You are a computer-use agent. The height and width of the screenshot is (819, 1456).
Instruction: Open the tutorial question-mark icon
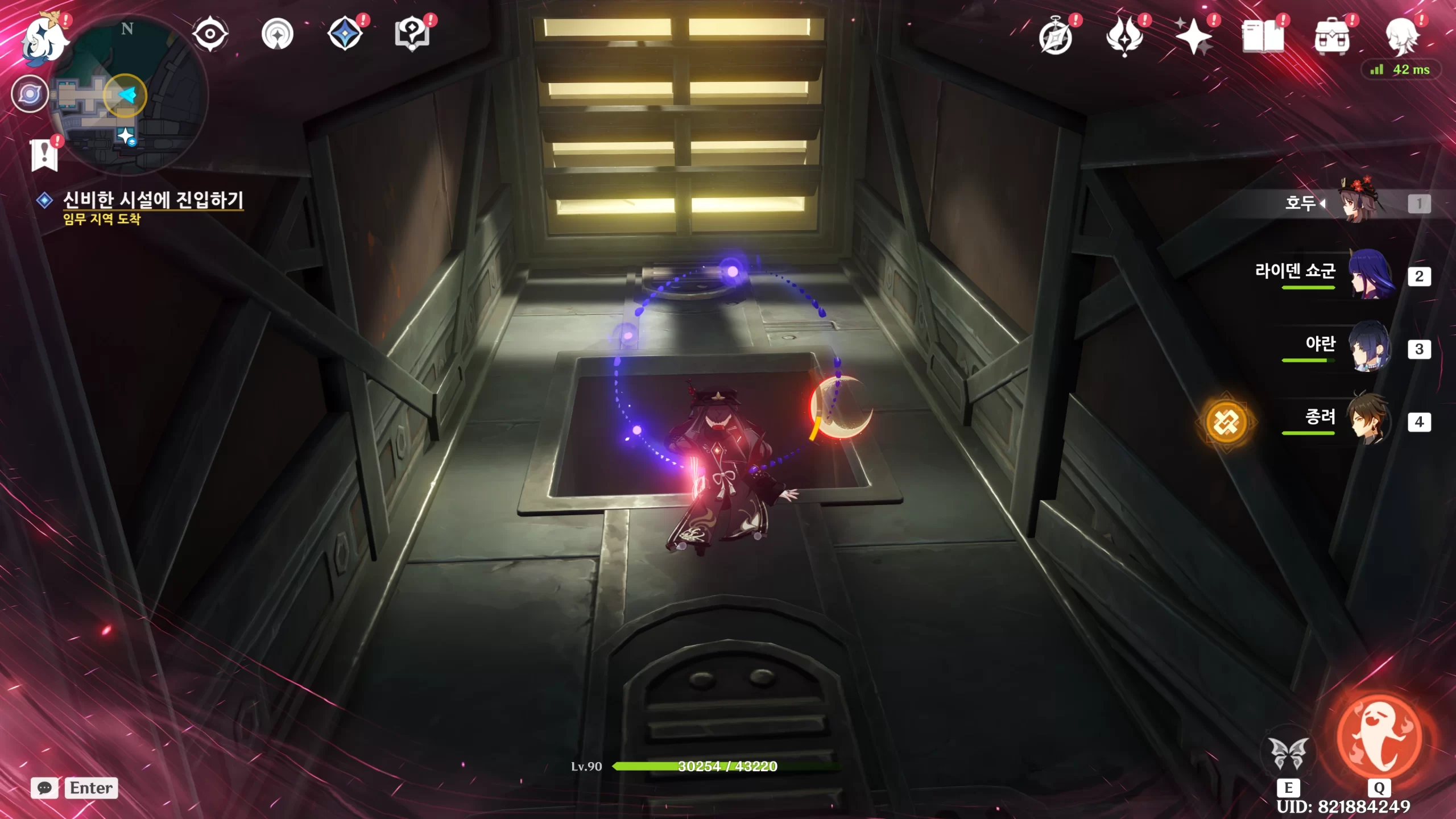click(412, 34)
